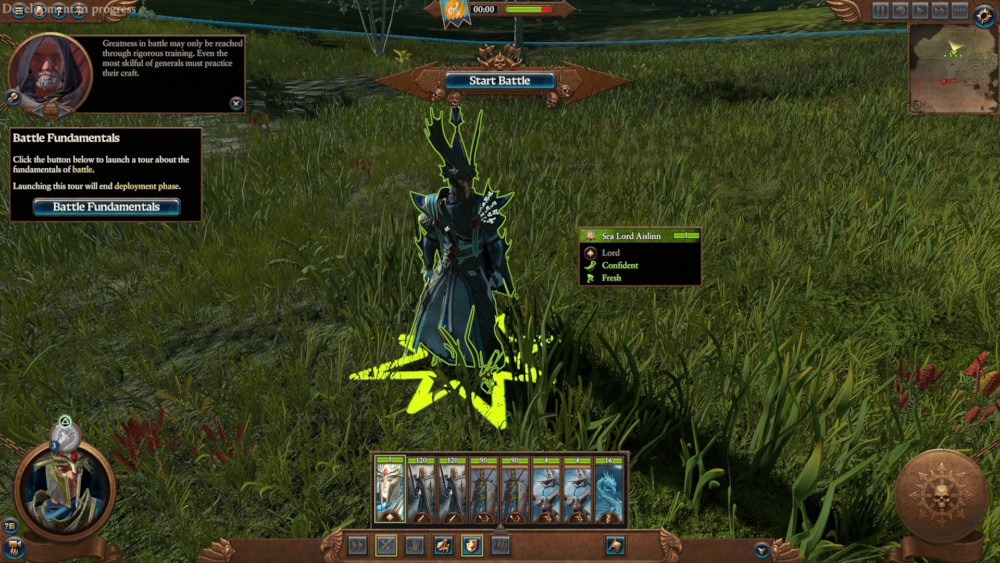Pause the battle speed

coord(880,11)
